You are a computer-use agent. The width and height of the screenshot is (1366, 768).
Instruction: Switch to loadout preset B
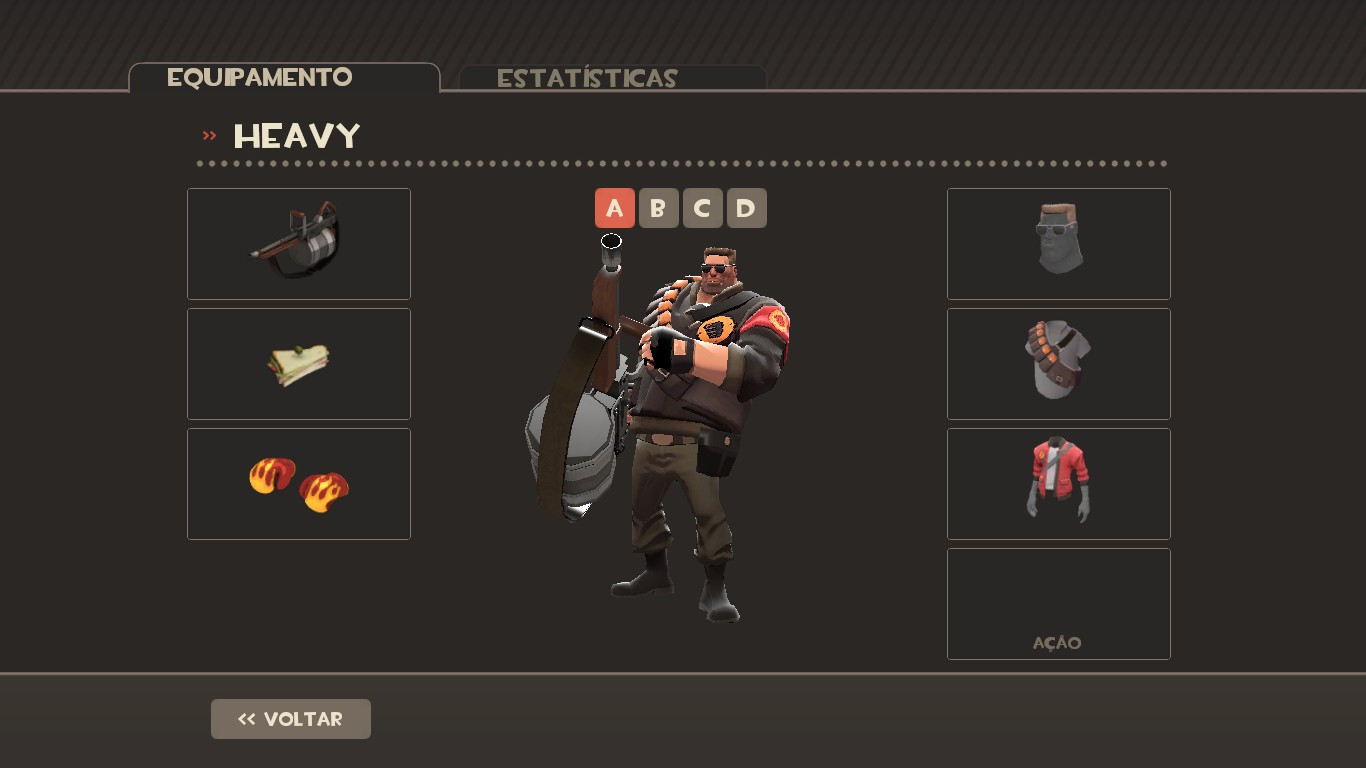(x=658, y=208)
